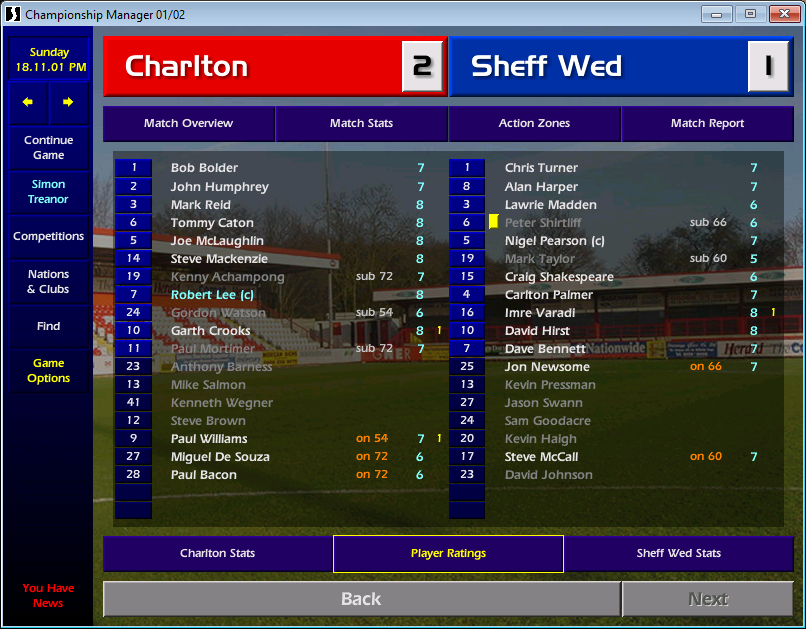
Task: Browse Nations & Clubs
Action: tap(48, 282)
